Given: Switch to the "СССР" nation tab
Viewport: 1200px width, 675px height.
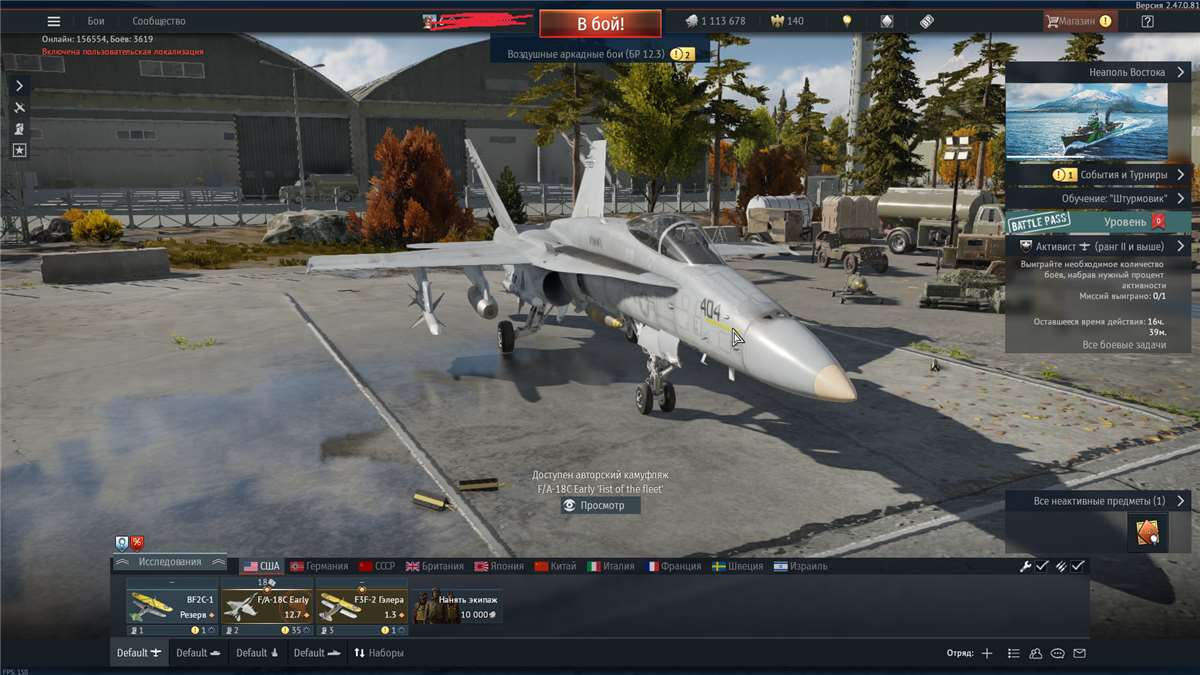Looking at the screenshot, I should (377, 566).
